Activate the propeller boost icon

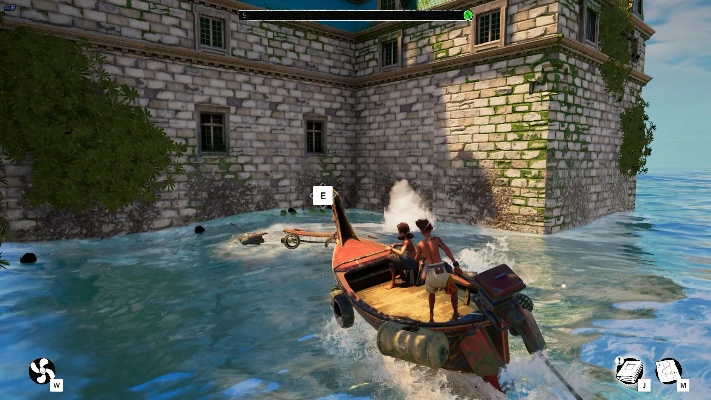(x=42, y=371)
